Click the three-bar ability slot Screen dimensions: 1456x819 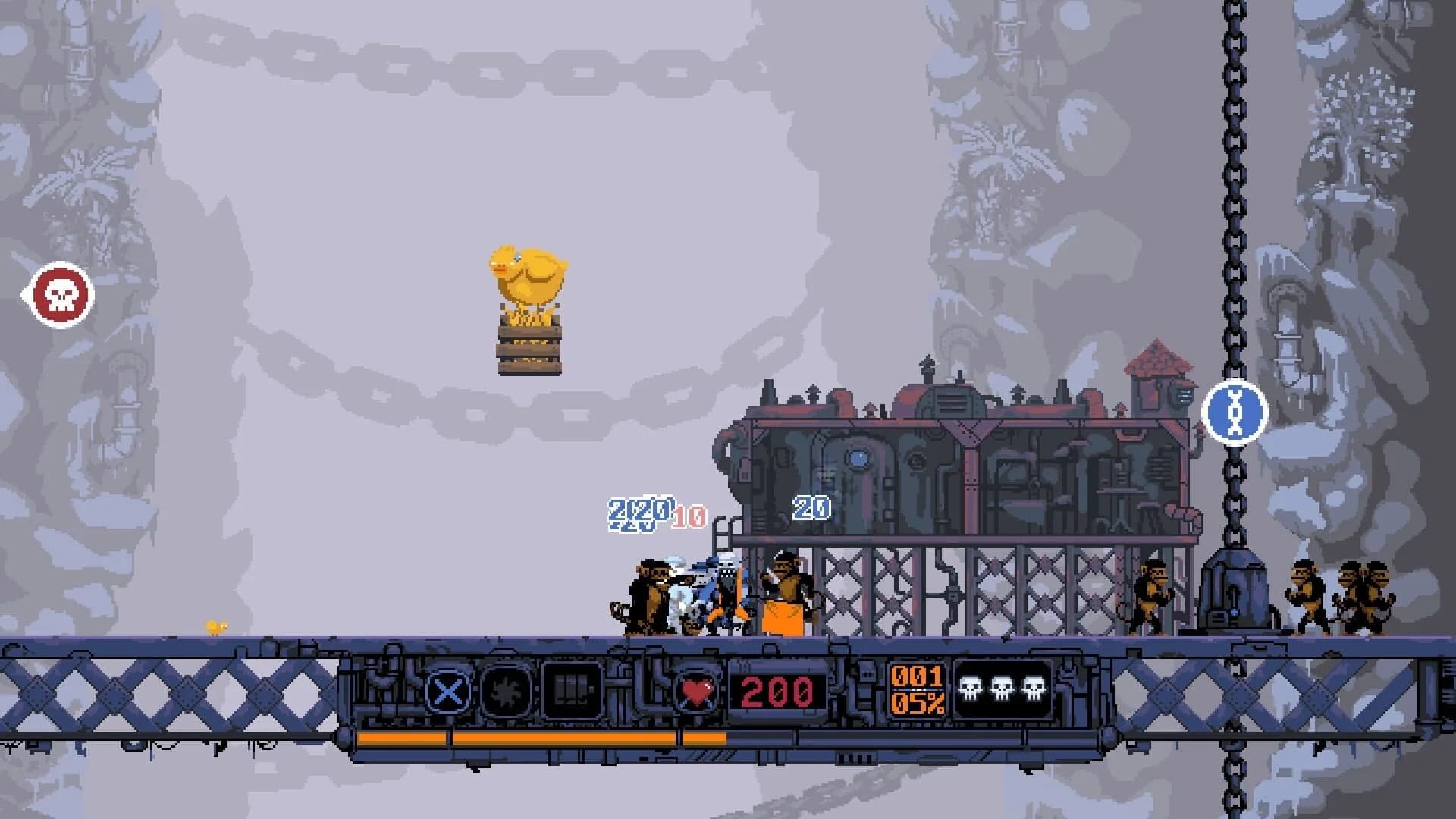(x=571, y=691)
